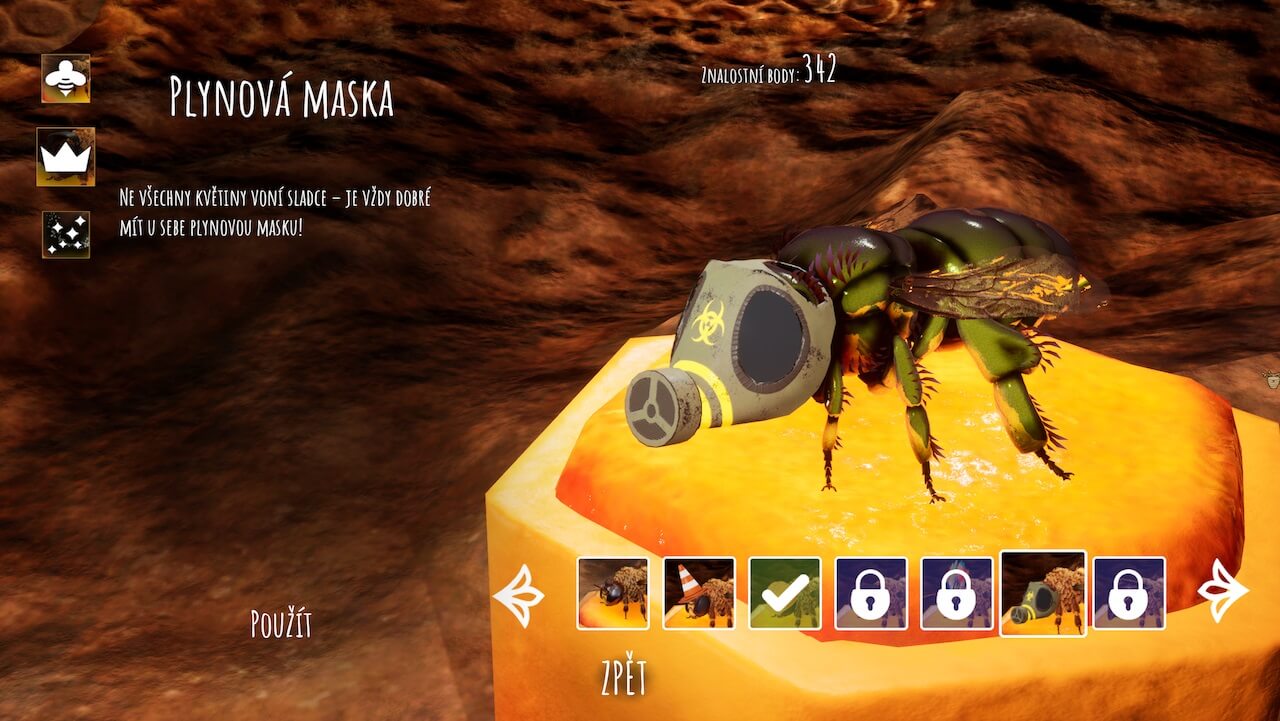The height and width of the screenshot is (721, 1280).
Task: Apply the gas mask with Použít
Action: [x=281, y=625]
